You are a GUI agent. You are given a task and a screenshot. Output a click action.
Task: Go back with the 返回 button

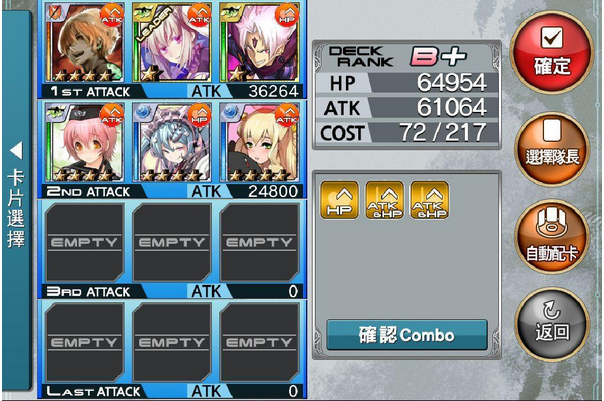(552, 321)
